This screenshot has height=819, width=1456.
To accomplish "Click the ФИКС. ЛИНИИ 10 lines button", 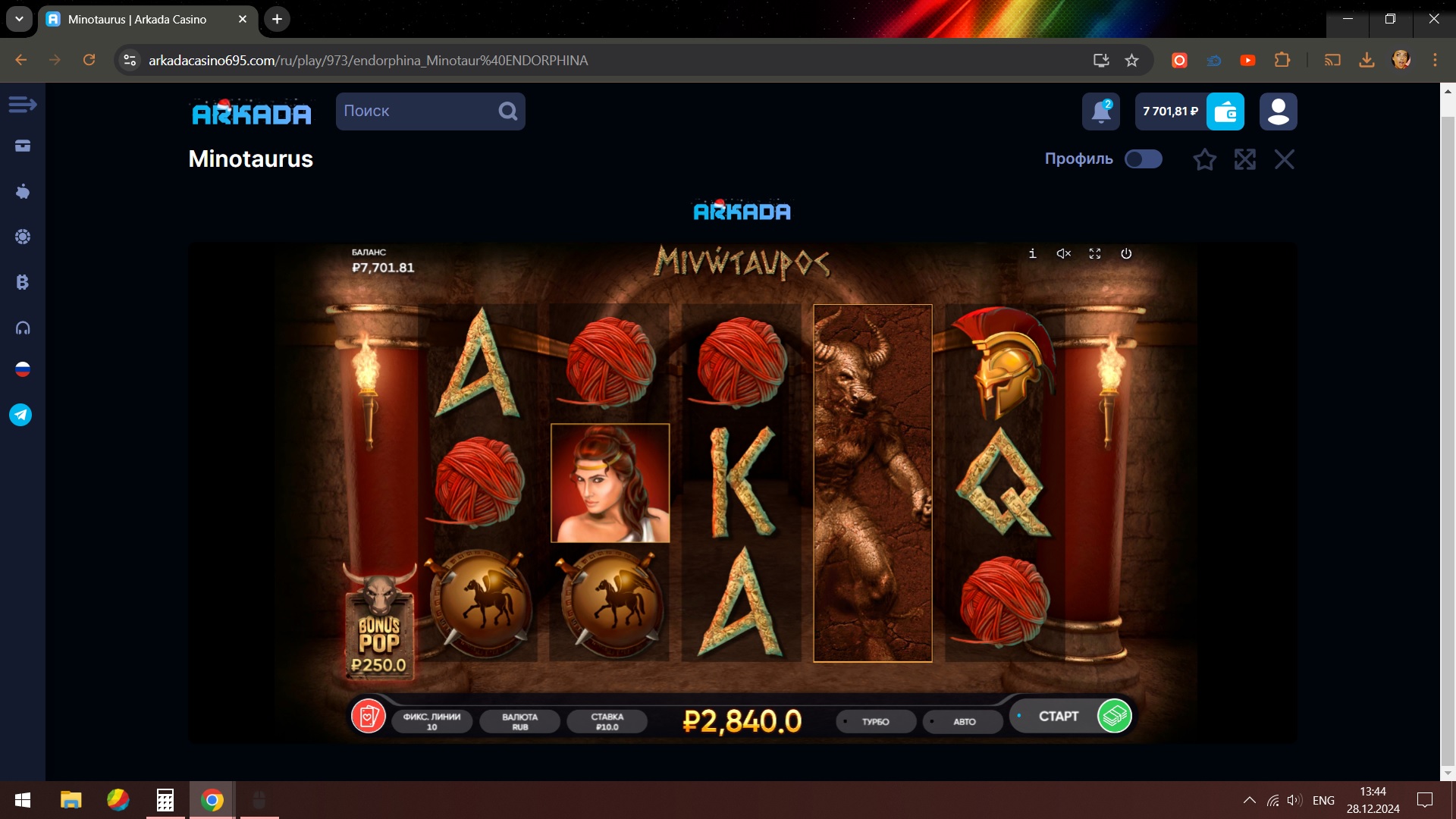I will (x=431, y=721).
